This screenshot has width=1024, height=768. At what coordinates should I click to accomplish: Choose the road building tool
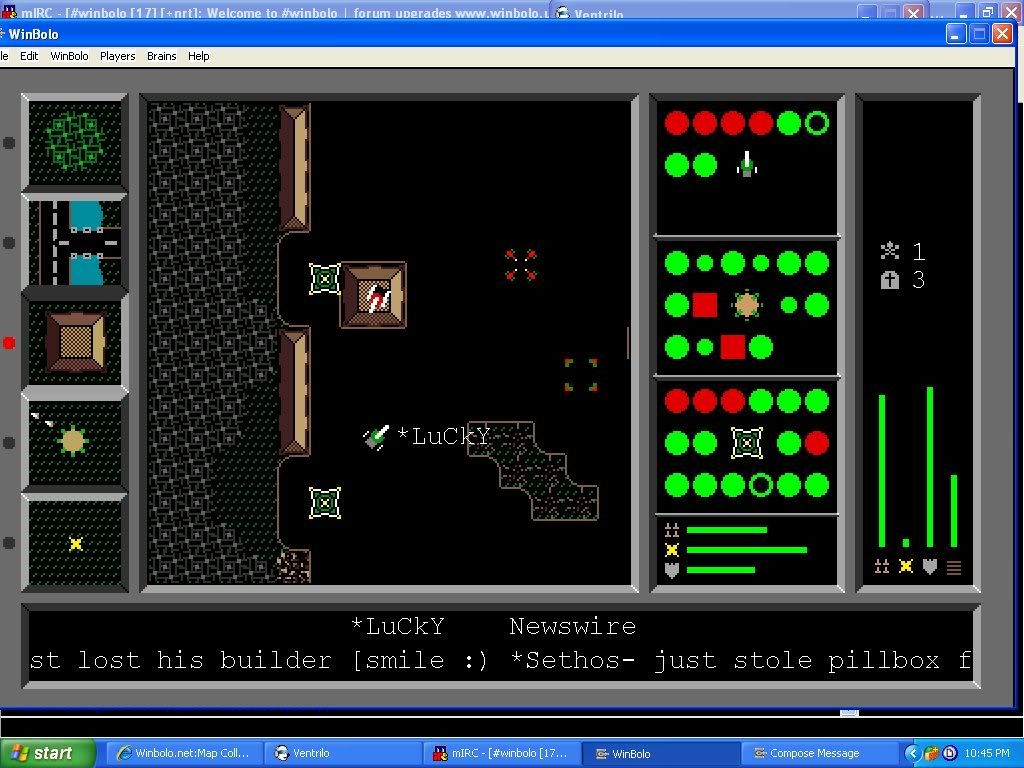coord(75,242)
